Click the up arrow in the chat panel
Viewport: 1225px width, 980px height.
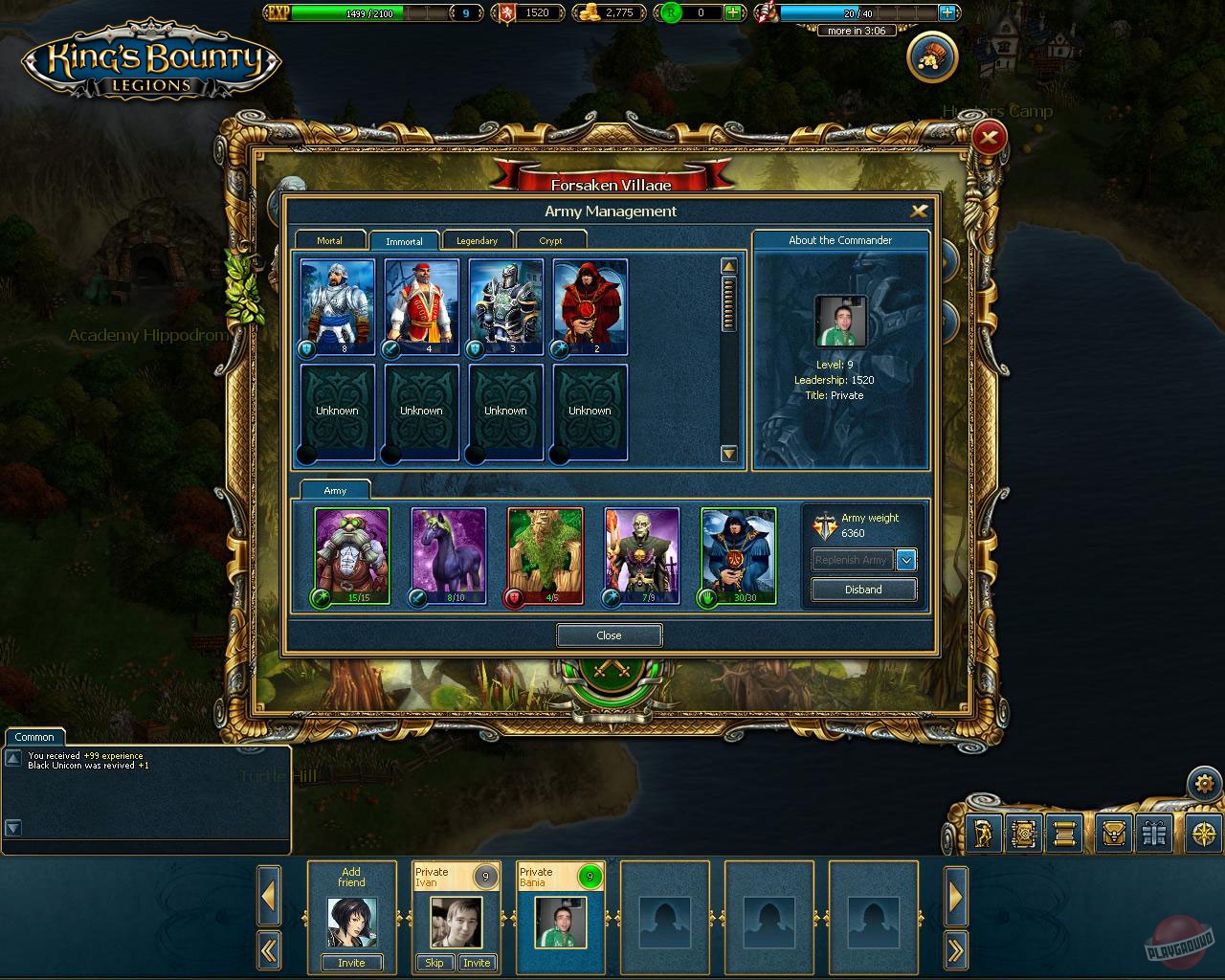coord(12,755)
